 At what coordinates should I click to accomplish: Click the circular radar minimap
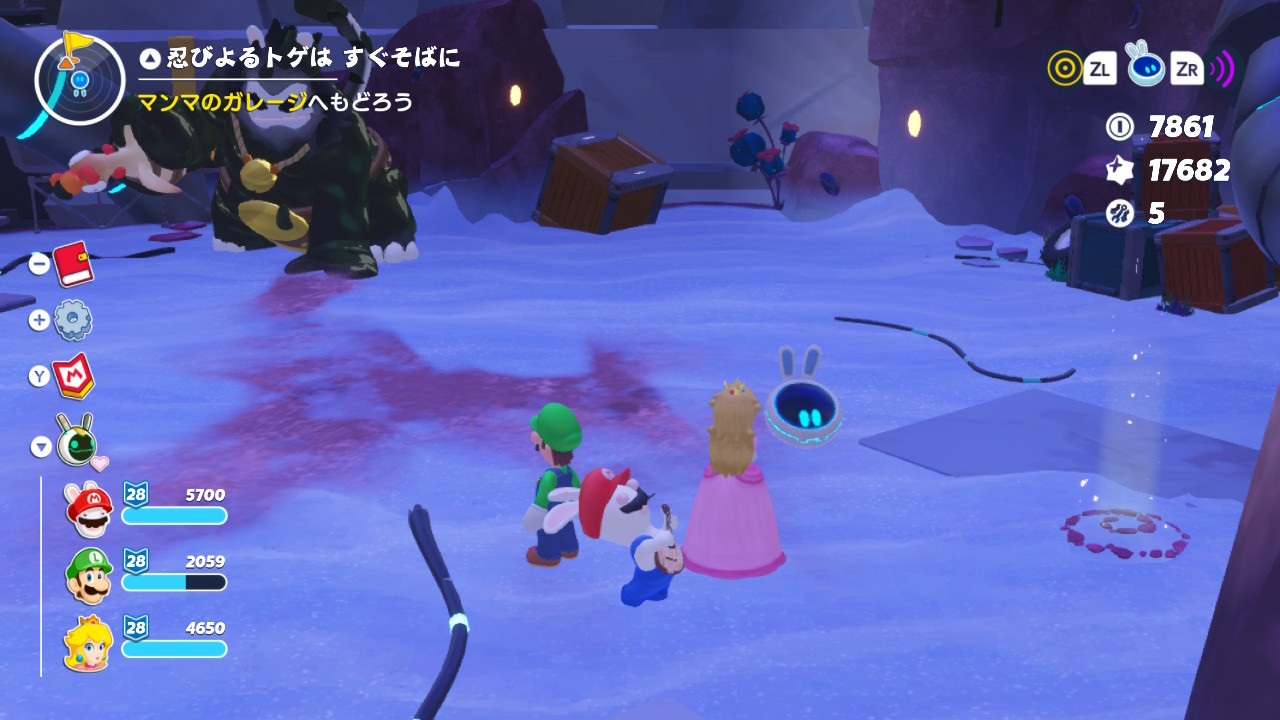click(x=77, y=79)
